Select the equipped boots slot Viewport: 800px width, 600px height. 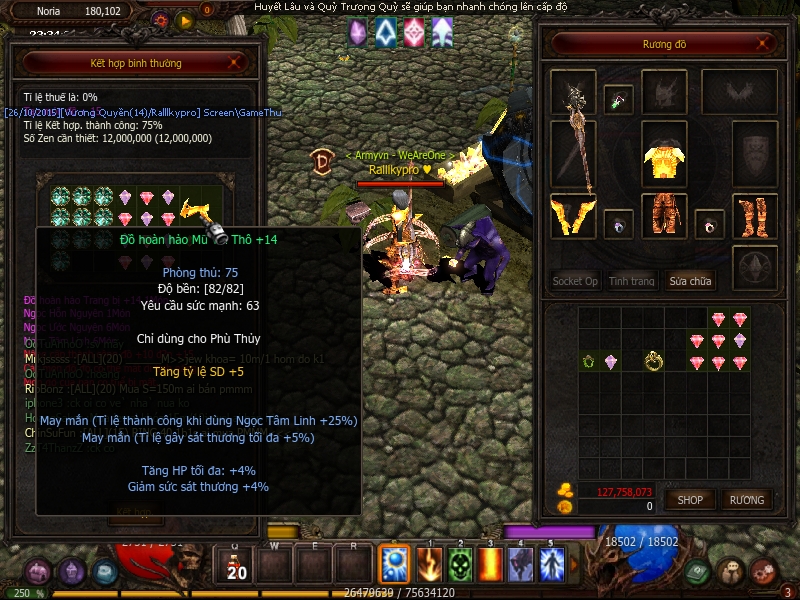coord(755,215)
